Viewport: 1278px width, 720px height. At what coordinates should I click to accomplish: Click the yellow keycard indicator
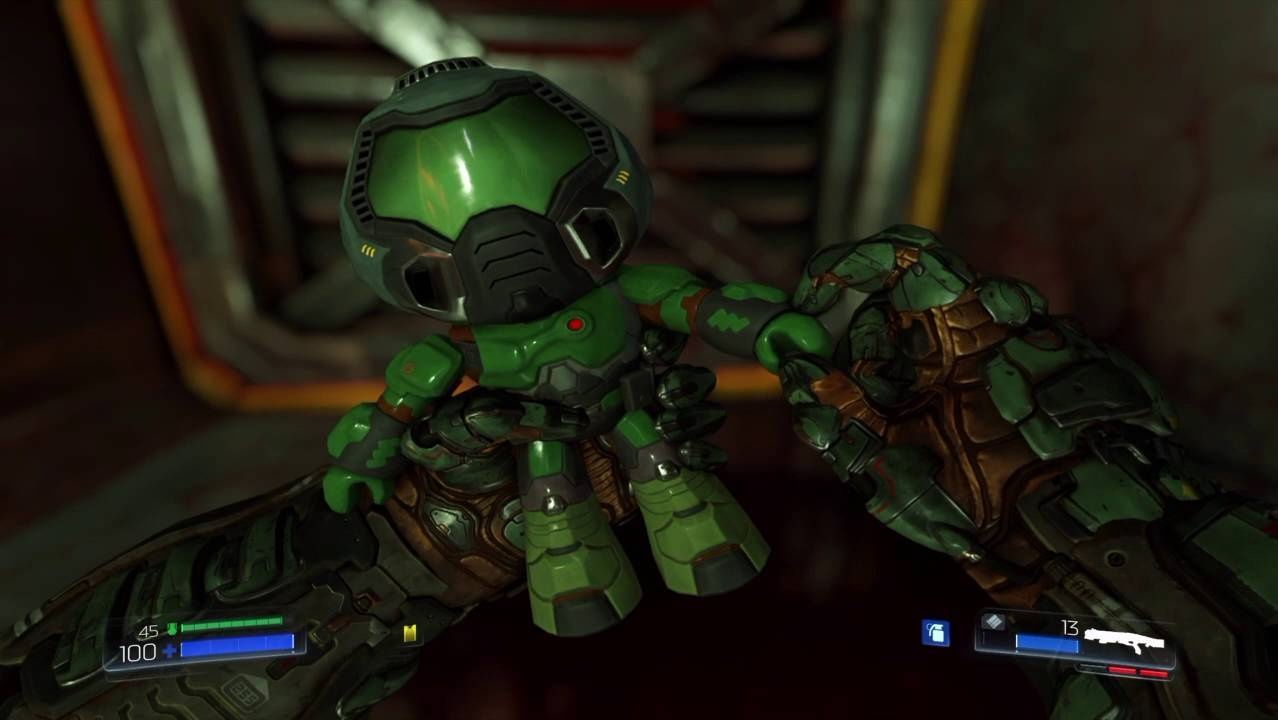tap(410, 633)
